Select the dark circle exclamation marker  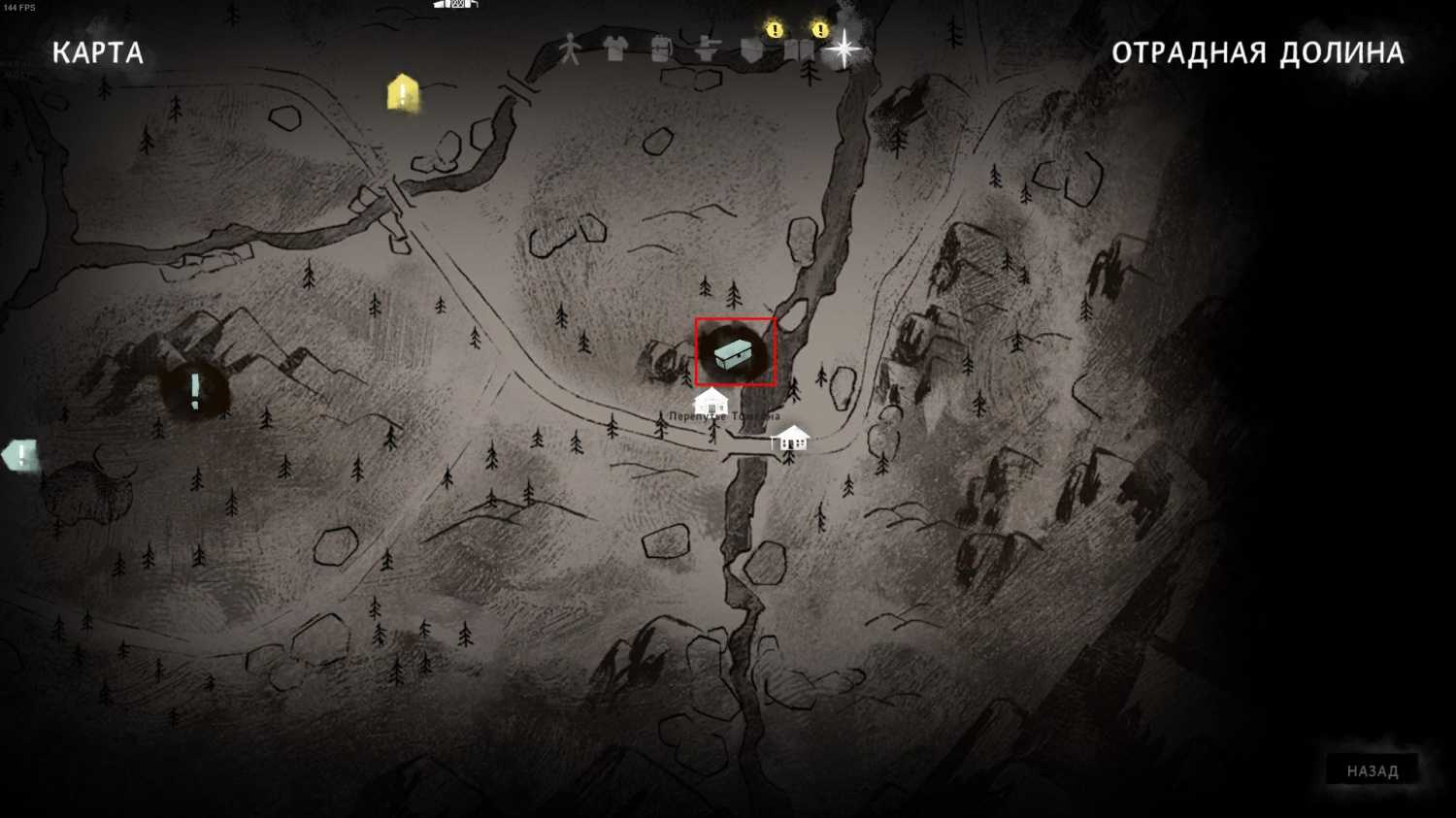pyautogui.click(x=195, y=390)
